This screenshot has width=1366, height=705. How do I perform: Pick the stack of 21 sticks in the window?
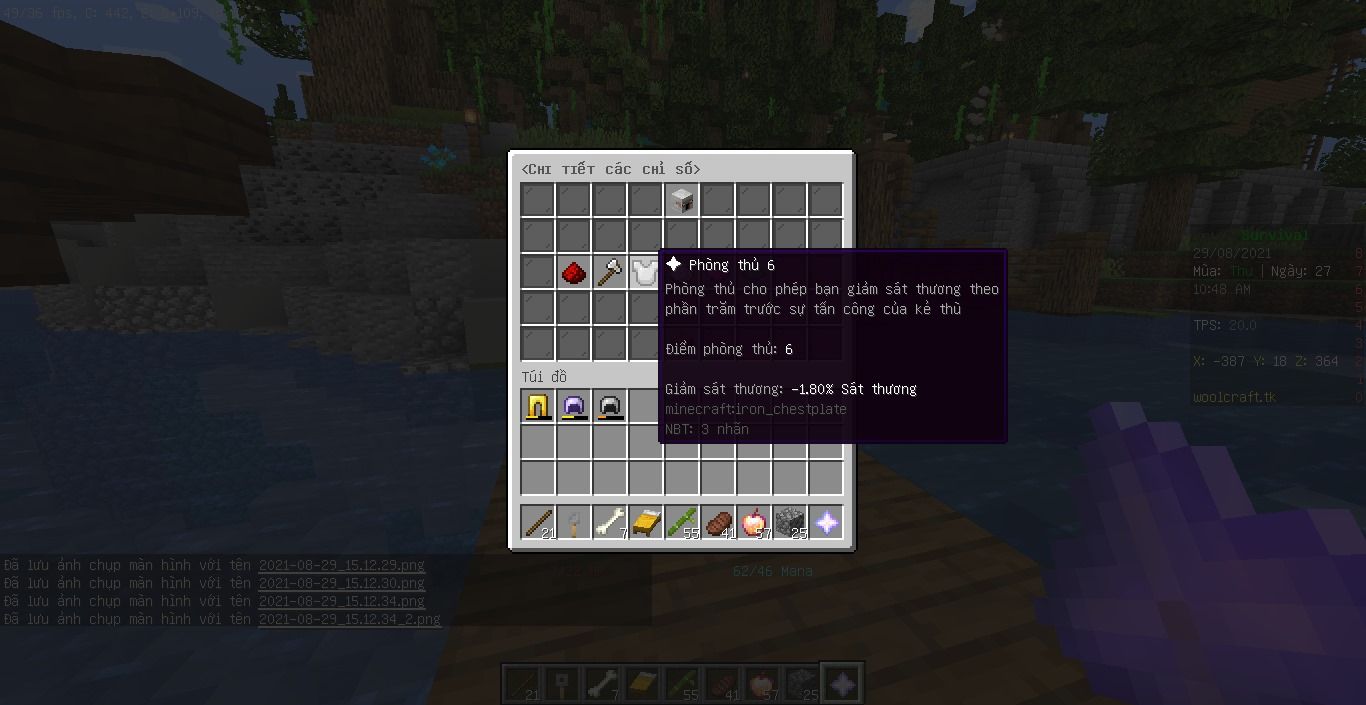click(538, 522)
